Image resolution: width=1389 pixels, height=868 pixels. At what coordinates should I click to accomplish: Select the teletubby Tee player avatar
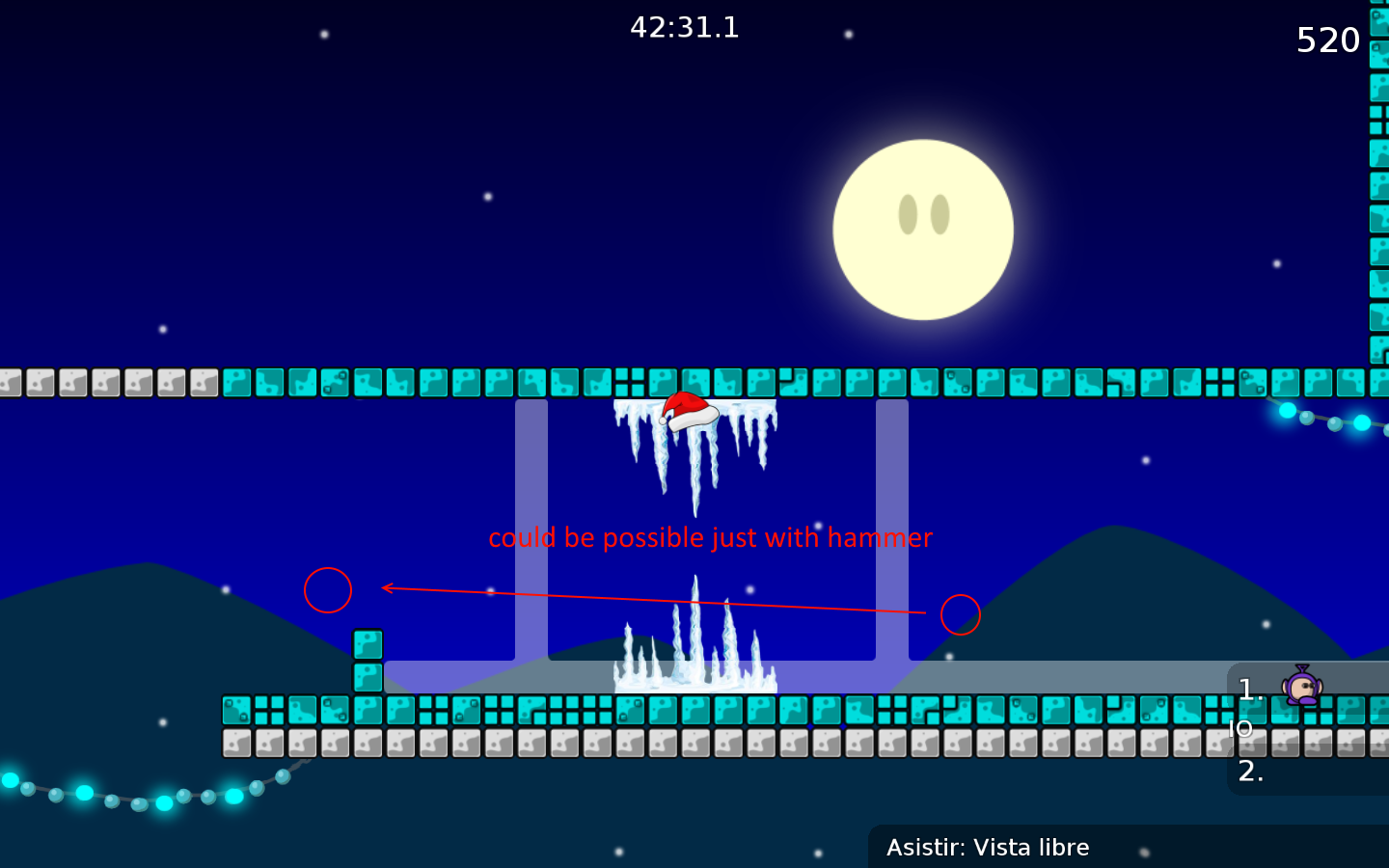pos(1302,687)
